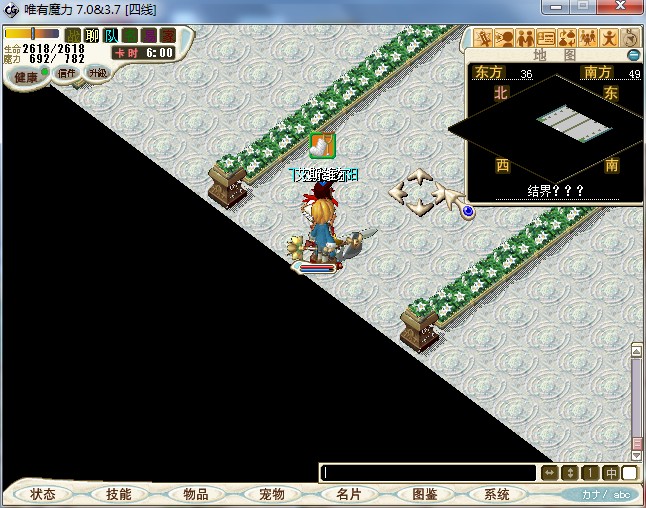646x508 pixels.
Task: Click the 健康 health status button
Action: pyautogui.click(x=26, y=77)
